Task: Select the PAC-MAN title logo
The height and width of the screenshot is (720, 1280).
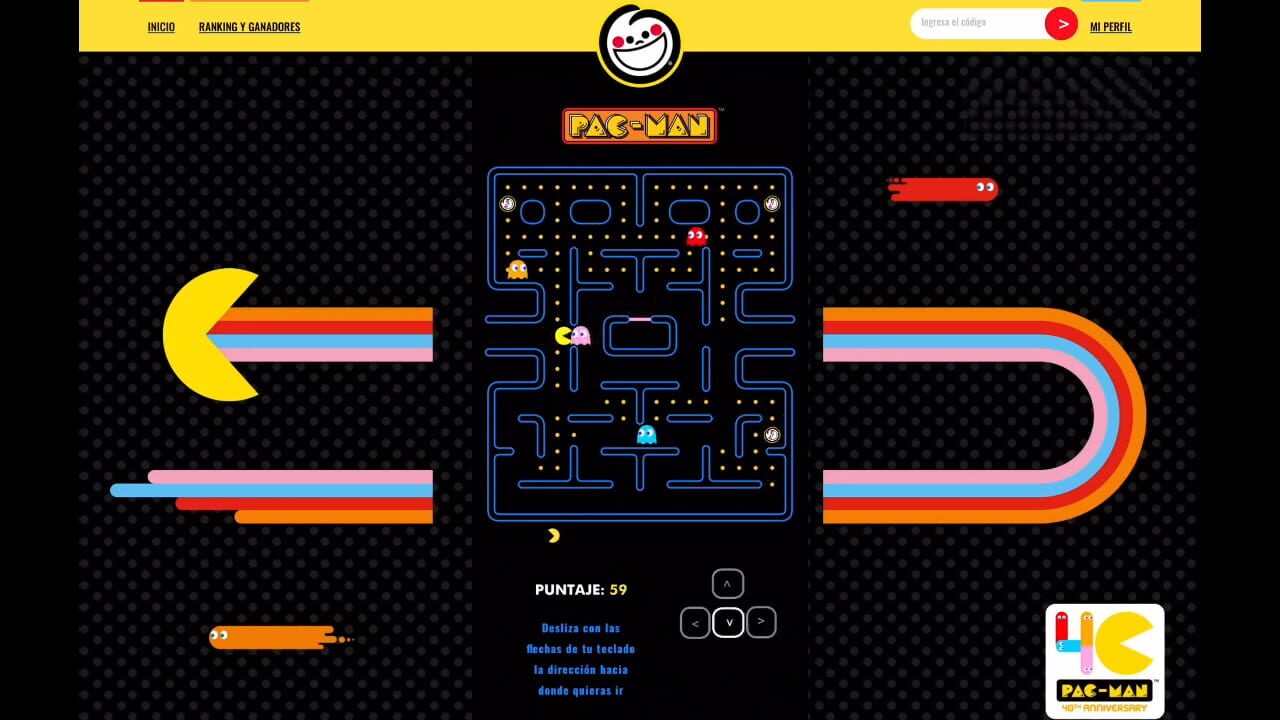Action: pos(639,124)
